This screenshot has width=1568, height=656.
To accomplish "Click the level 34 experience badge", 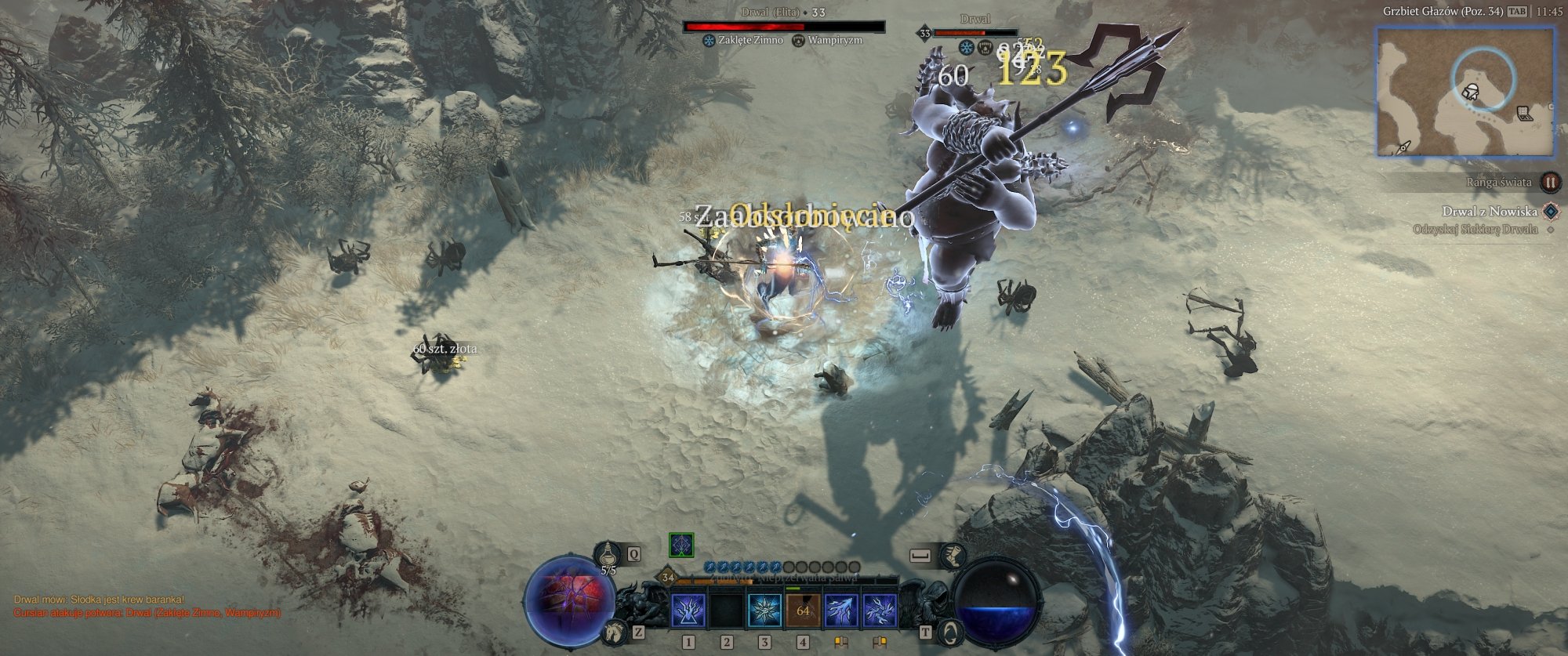I will click(667, 578).
